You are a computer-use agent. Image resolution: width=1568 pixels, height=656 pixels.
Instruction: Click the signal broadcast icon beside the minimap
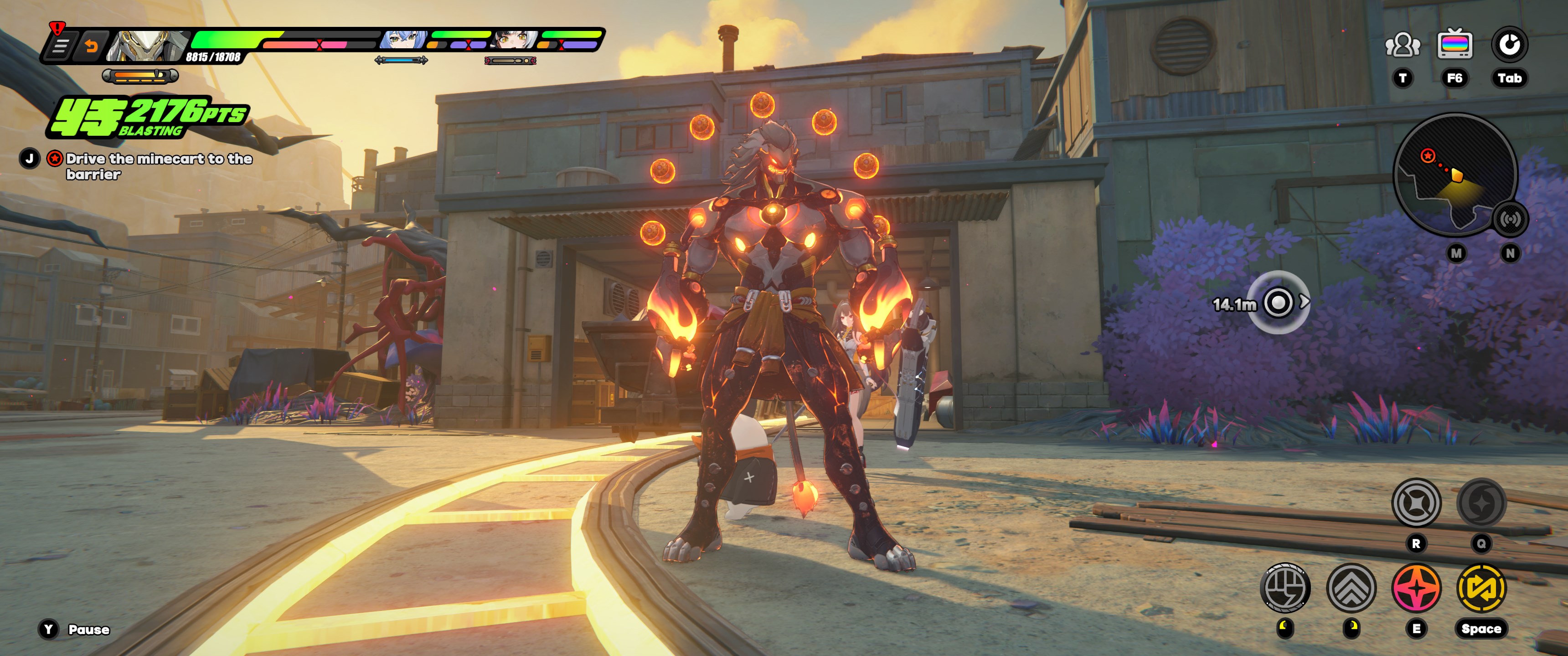click(x=1510, y=219)
